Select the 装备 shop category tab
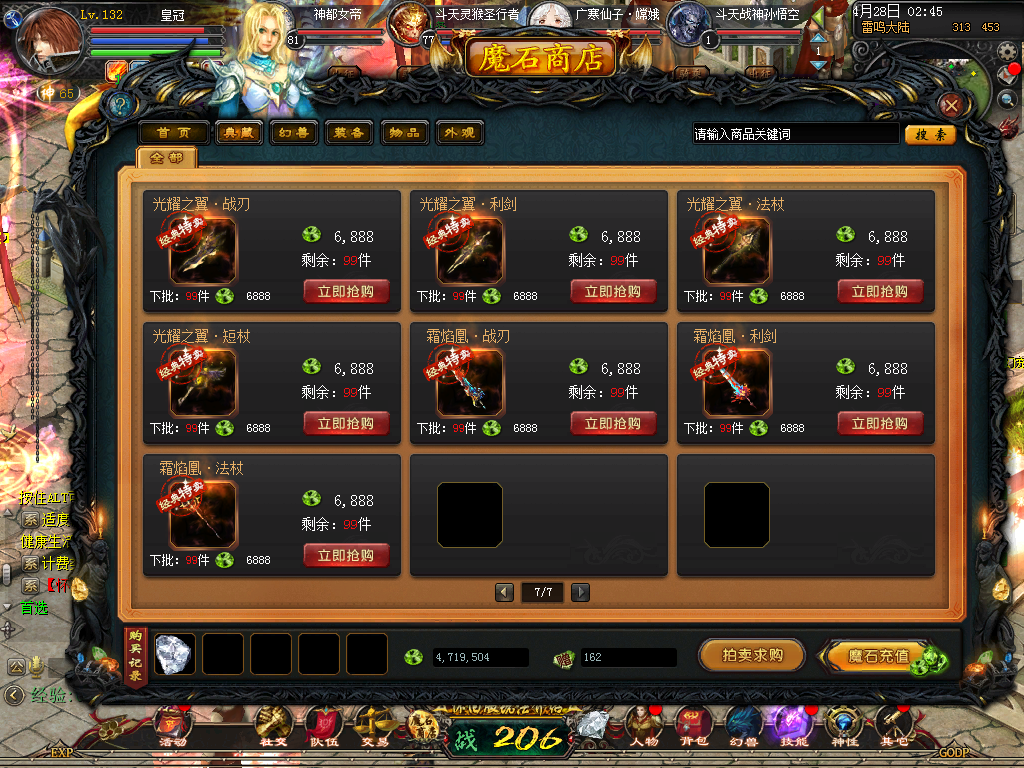The image size is (1024, 768). [349, 133]
